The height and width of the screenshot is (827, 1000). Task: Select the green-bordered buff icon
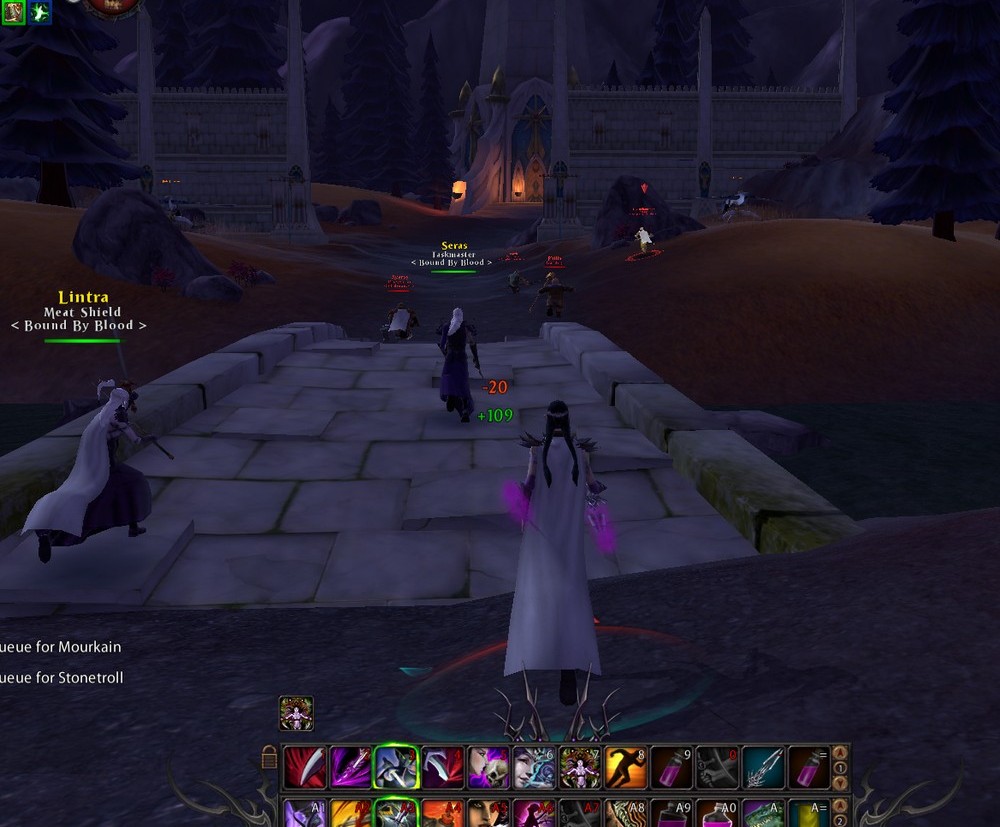13,12
